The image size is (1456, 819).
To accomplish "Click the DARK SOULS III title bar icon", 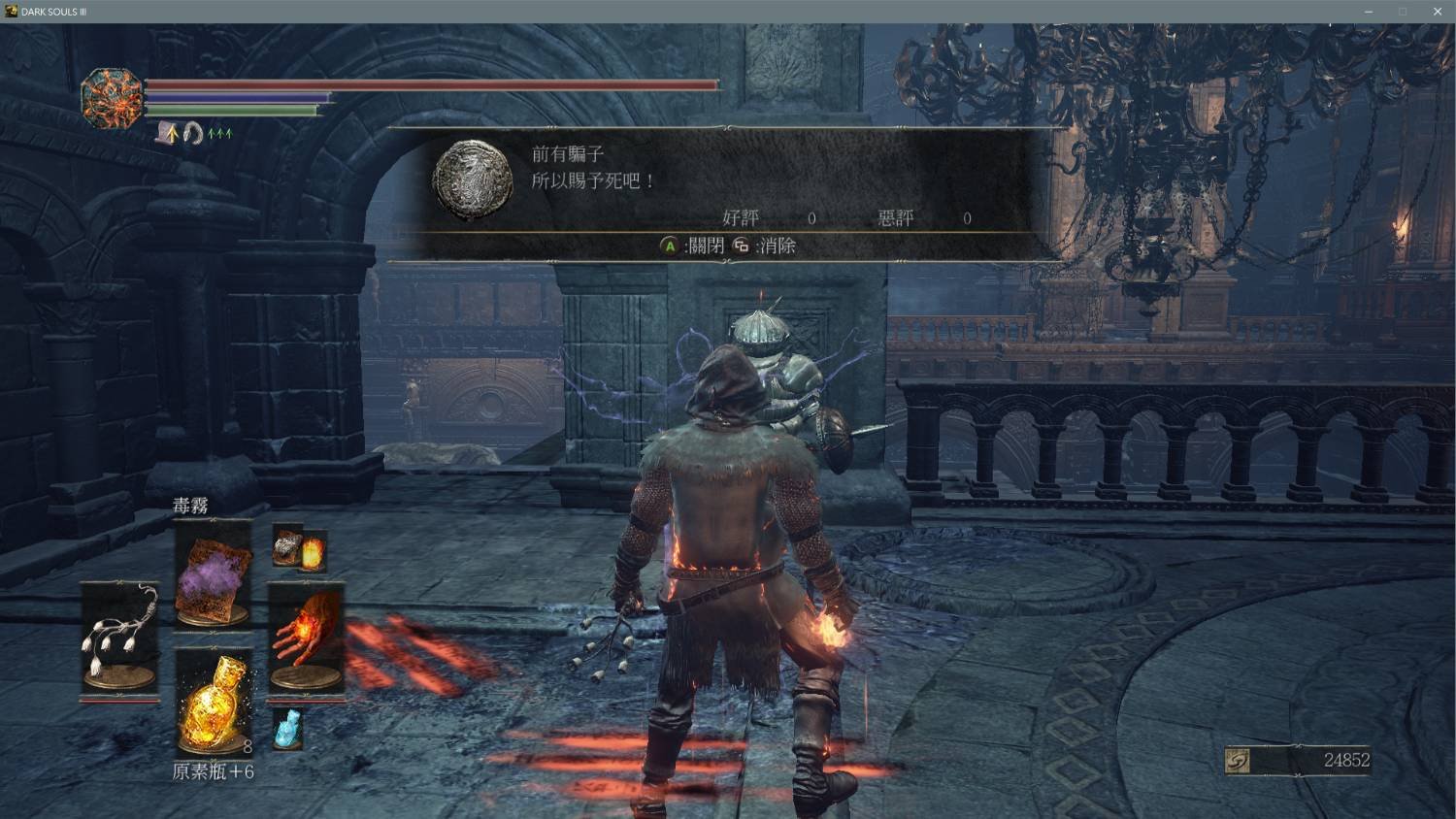I will point(12,12).
